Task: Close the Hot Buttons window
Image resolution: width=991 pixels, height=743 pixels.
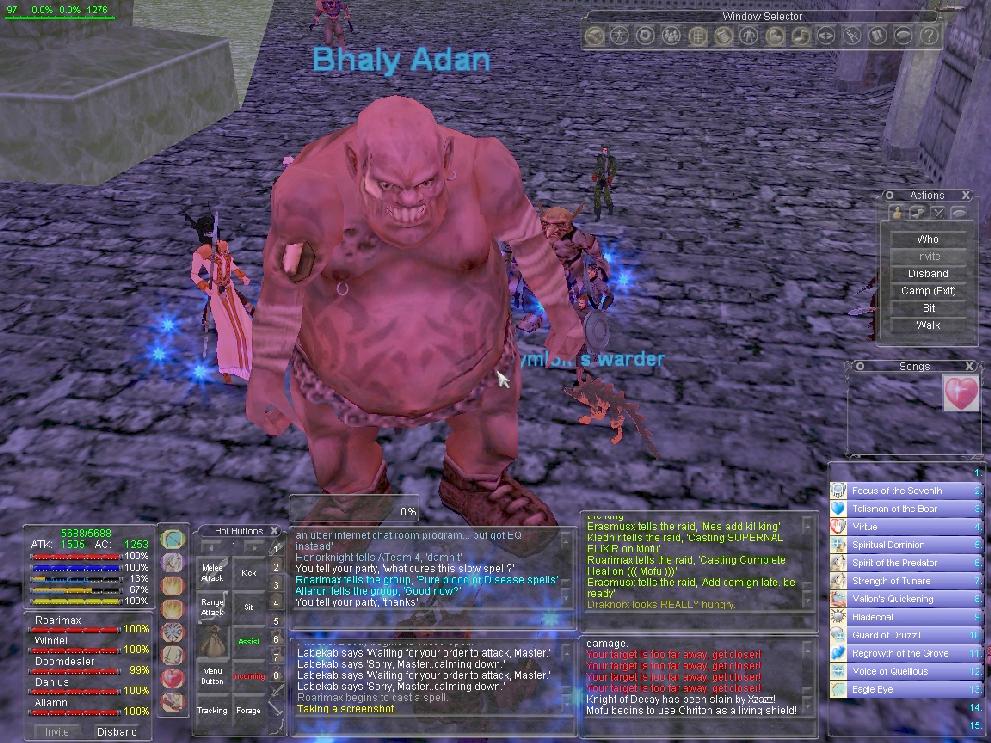Action: (274, 531)
